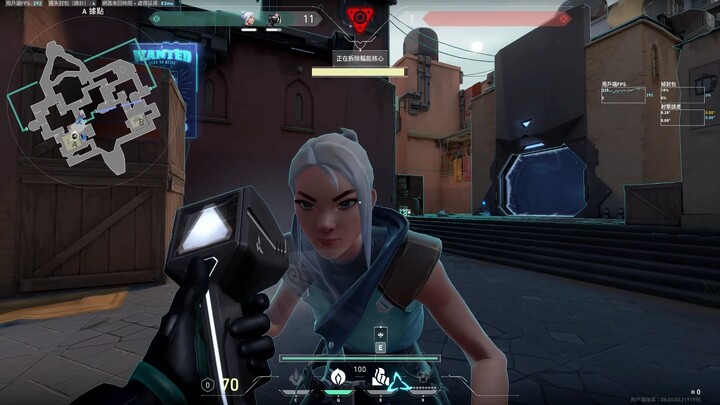
Task: Select the B site marker on minimap
Action: (140, 121)
